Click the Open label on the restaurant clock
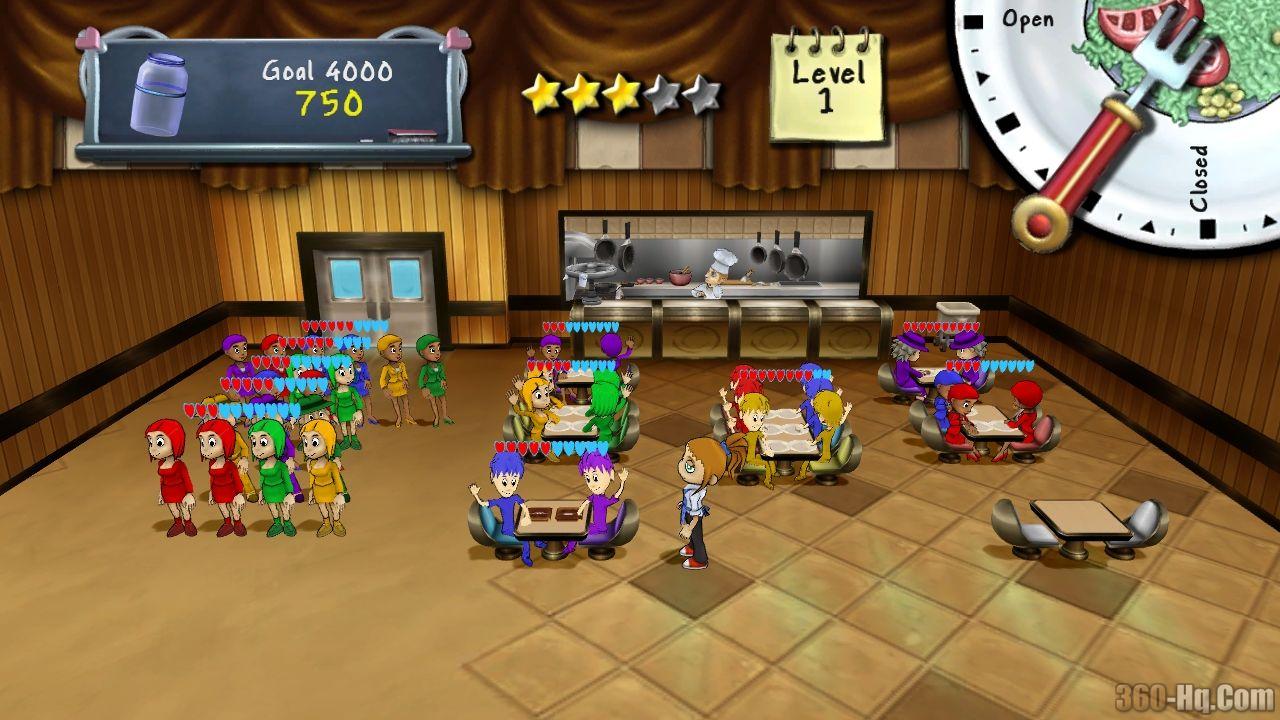Viewport: 1280px width, 720px height. (x=1030, y=18)
